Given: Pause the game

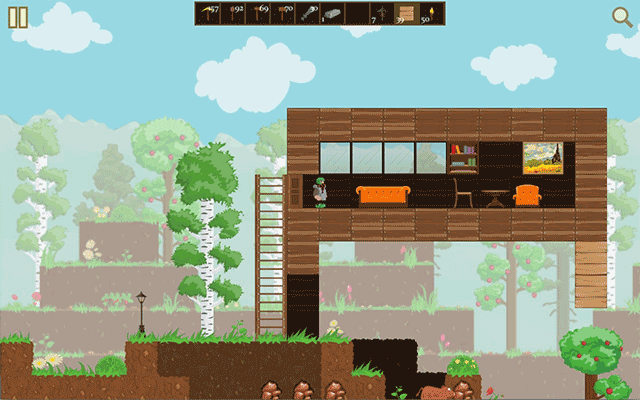Looking at the screenshot, I should (x=19, y=16).
